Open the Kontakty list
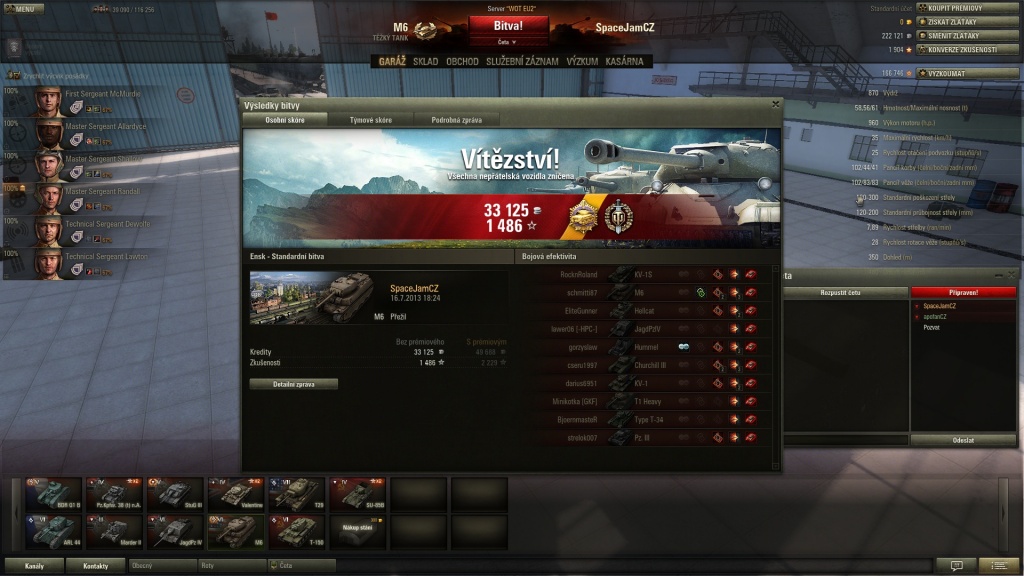Image resolution: width=1024 pixels, height=576 pixels. (96, 566)
